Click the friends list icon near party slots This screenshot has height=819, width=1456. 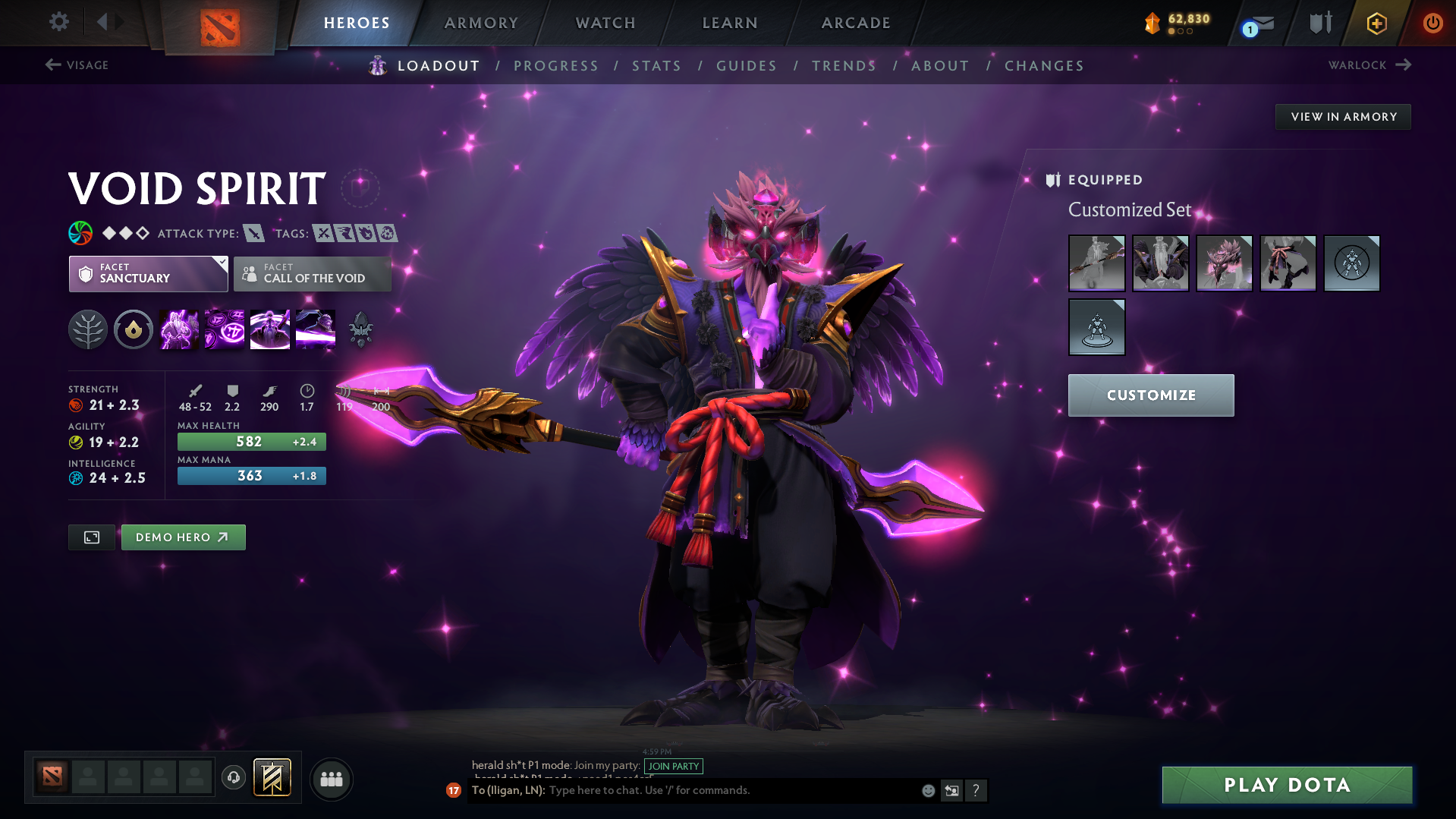click(331, 779)
